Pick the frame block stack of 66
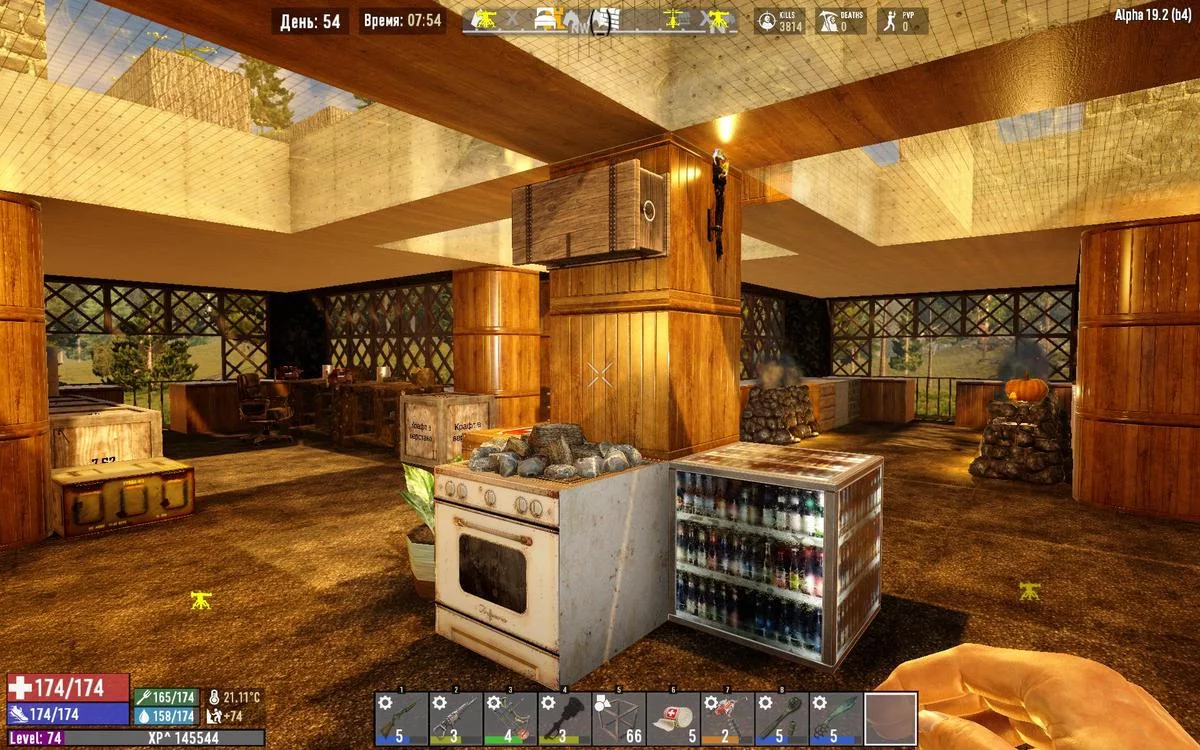 (618, 718)
